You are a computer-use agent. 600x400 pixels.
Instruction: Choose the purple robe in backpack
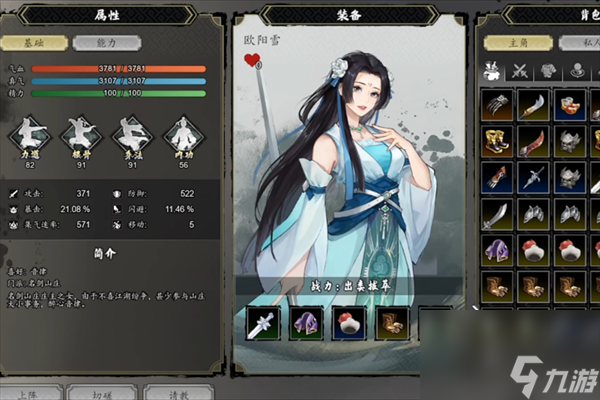(497, 250)
